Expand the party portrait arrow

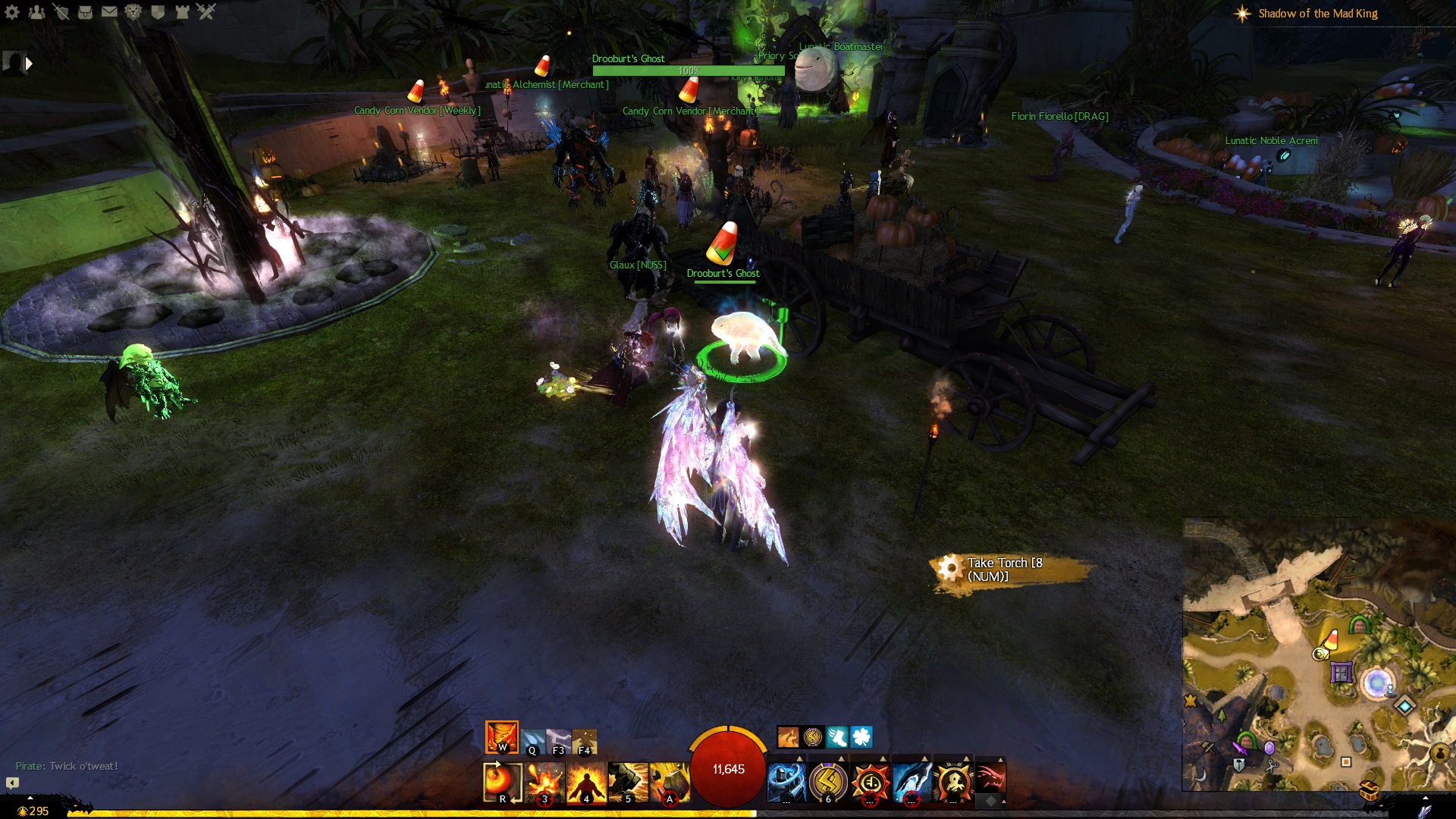[x=29, y=64]
